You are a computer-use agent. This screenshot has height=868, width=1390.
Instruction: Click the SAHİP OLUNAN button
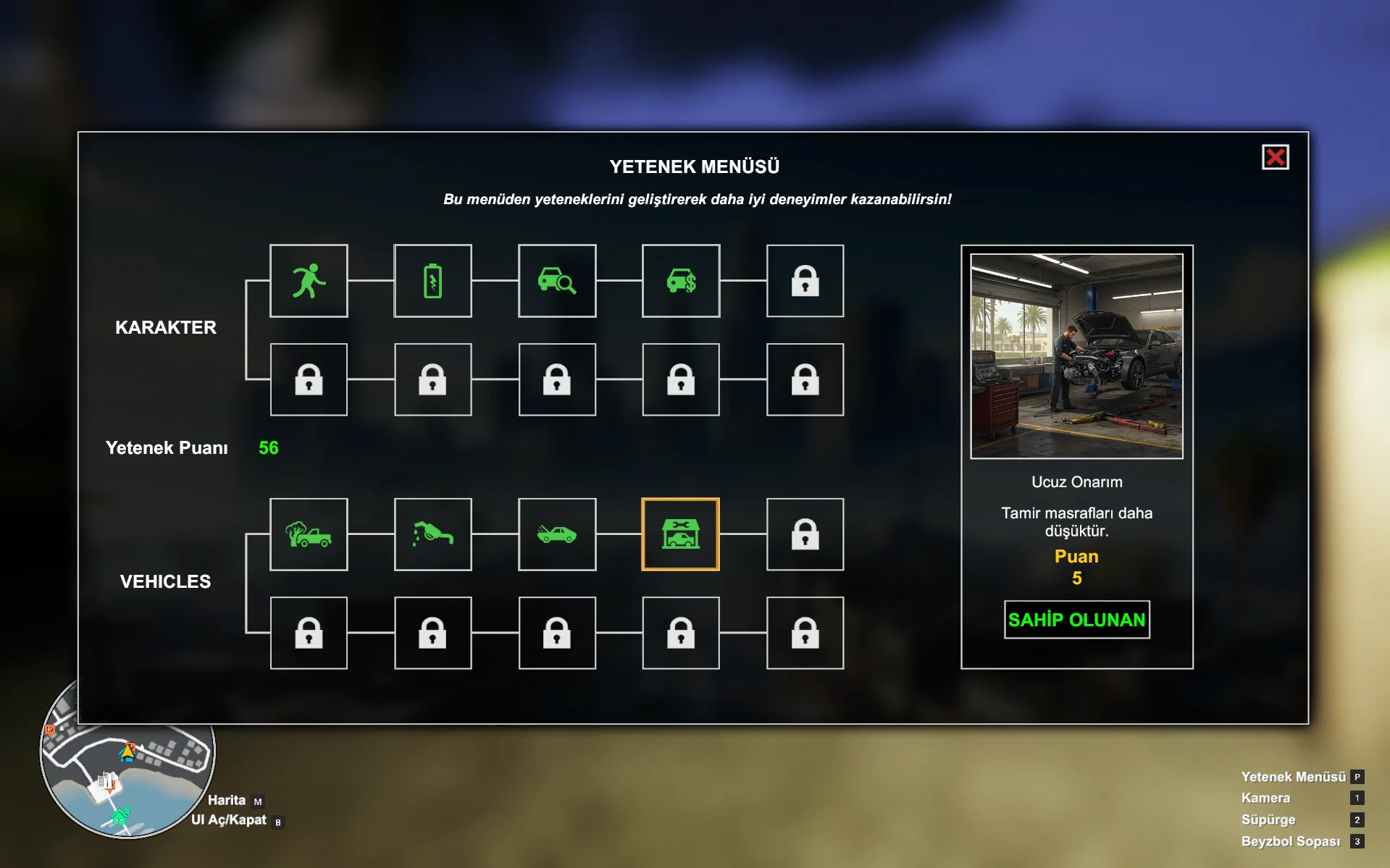(x=1076, y=620)
